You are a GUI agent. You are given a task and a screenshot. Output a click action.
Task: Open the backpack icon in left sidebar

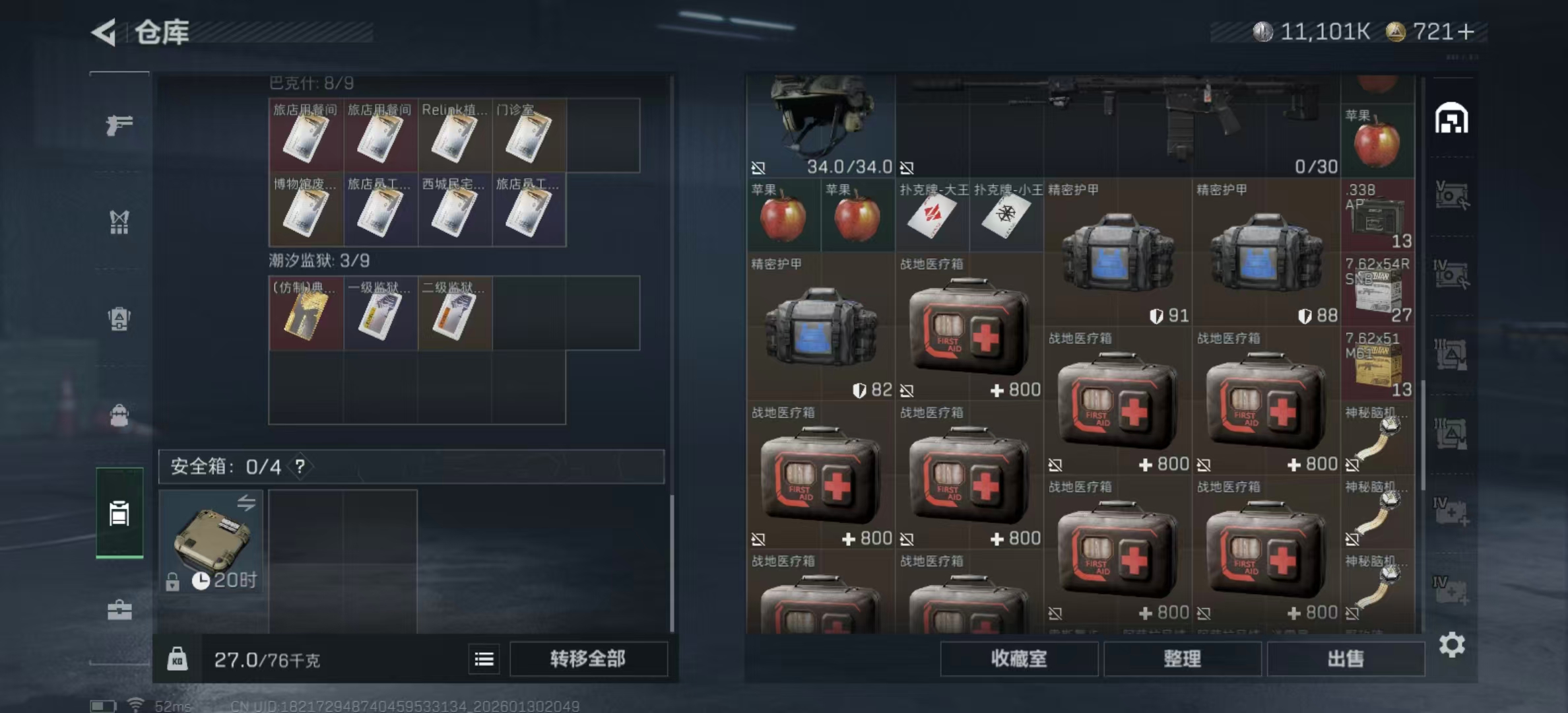pos(119,320)
